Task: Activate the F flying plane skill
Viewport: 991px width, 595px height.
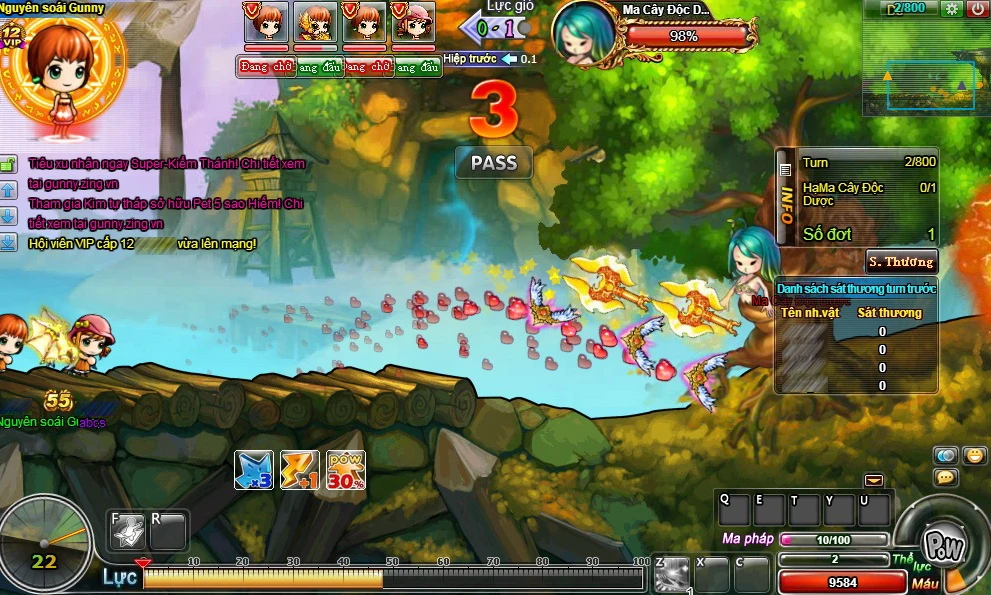Action: click(127, 531)
